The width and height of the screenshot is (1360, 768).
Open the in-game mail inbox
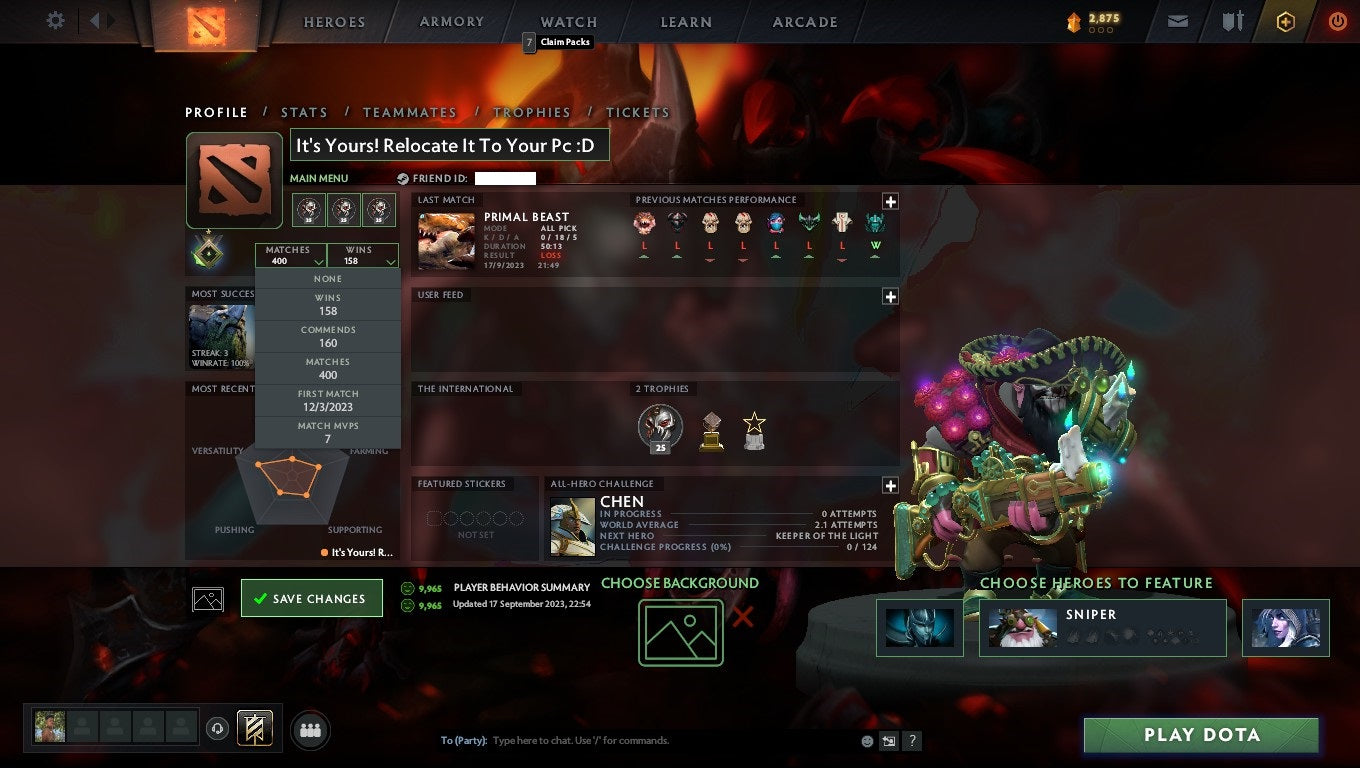pyautogui.click(x=1177, y=20)
